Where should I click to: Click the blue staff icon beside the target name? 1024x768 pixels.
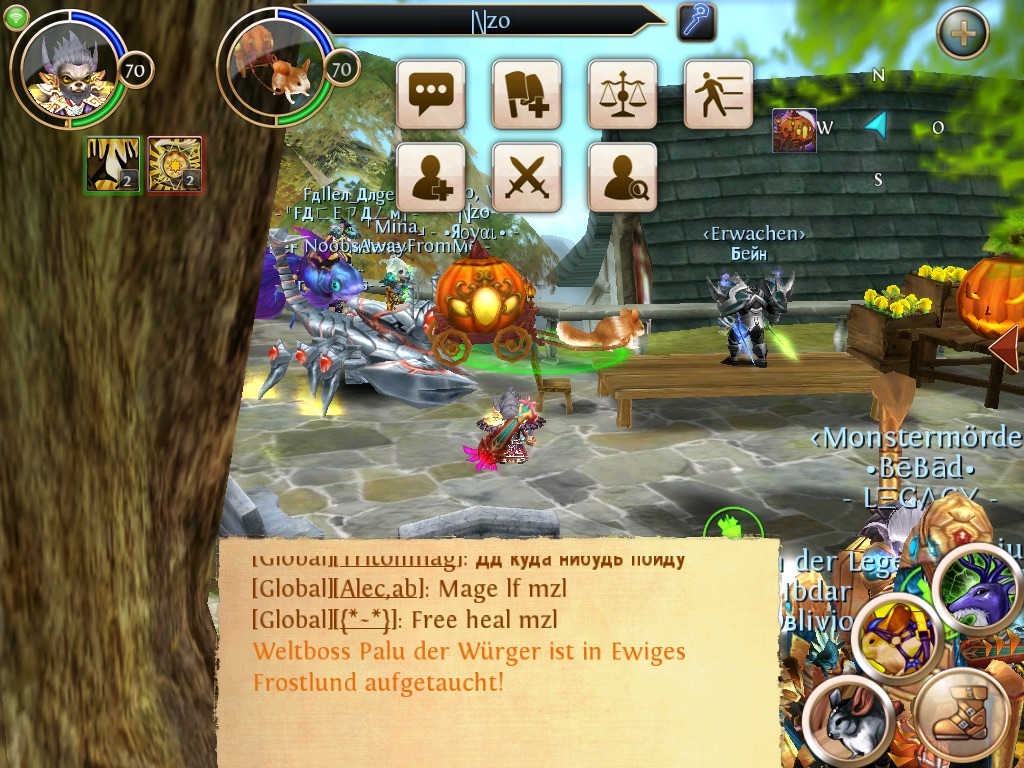click(696, 21)
